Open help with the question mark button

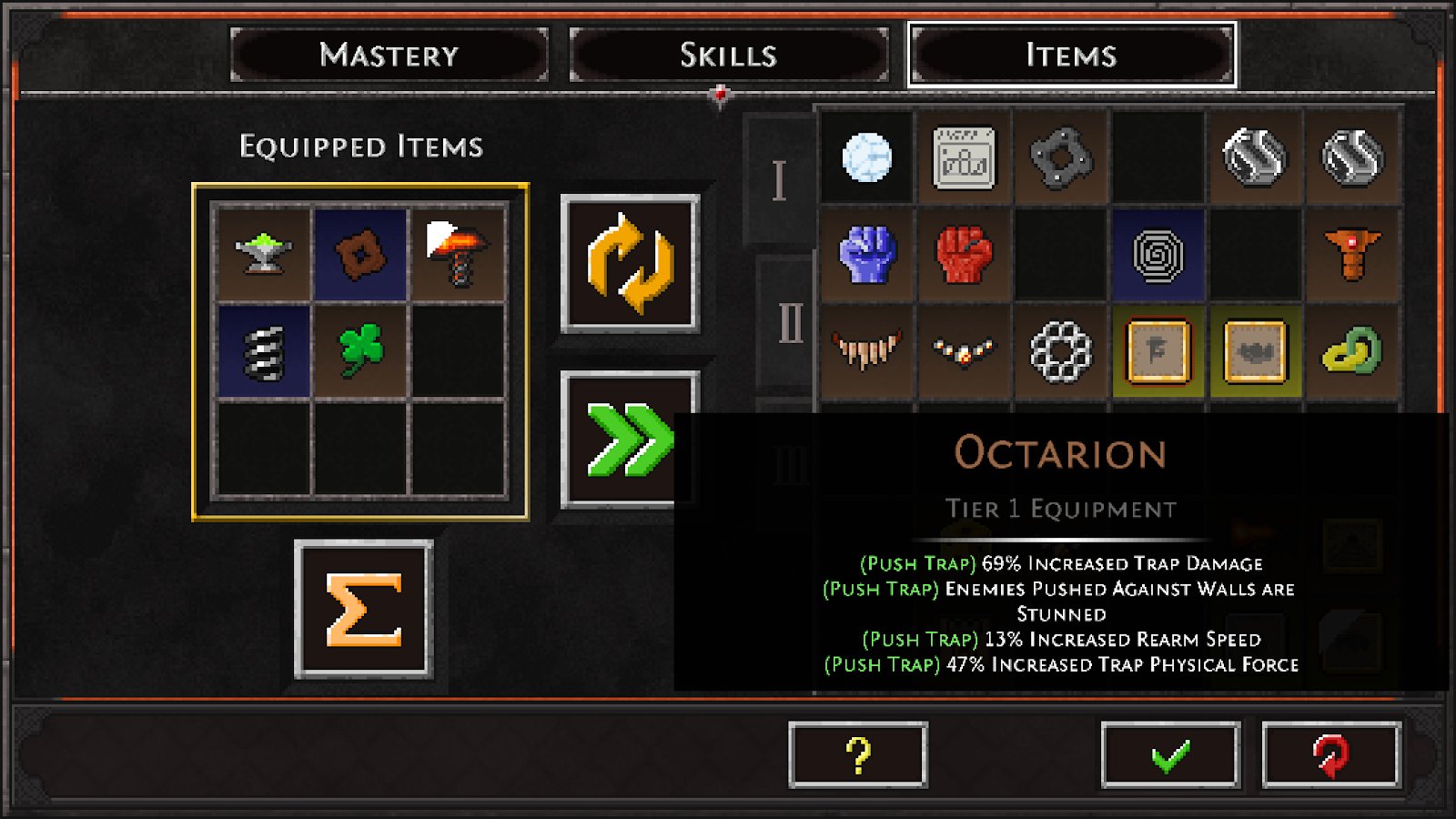point(857,754)
